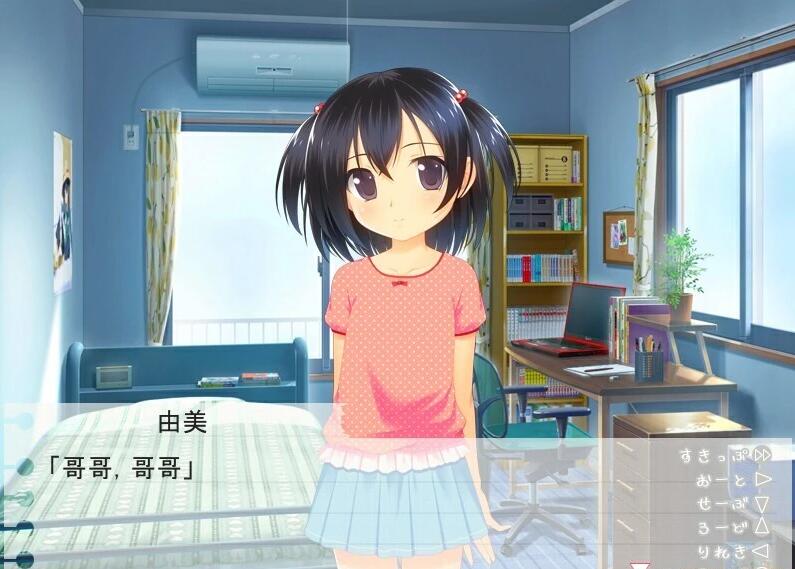Open the せーぶ (Save) menu
This screenshot has width=795, height=569.
click(x=733, y=503)
